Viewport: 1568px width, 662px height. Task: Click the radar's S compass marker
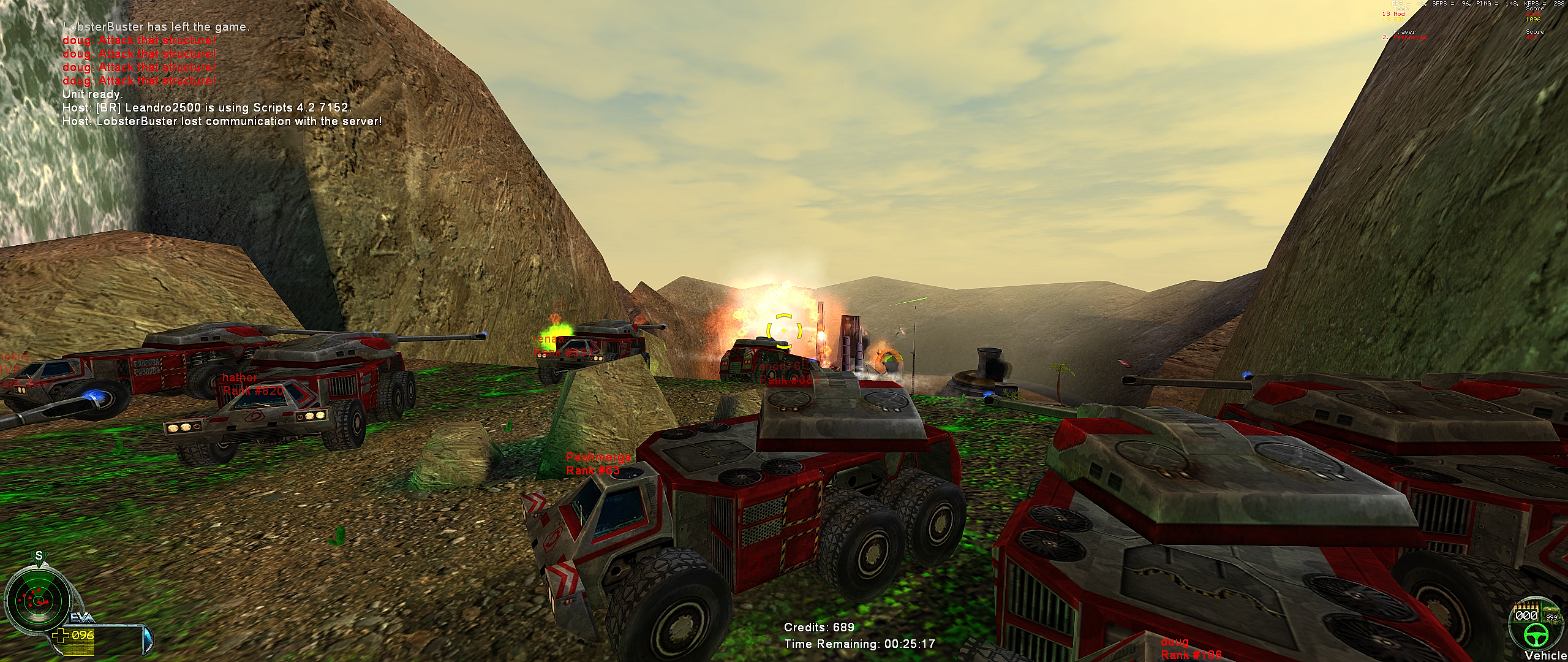(x=39, y=555)
